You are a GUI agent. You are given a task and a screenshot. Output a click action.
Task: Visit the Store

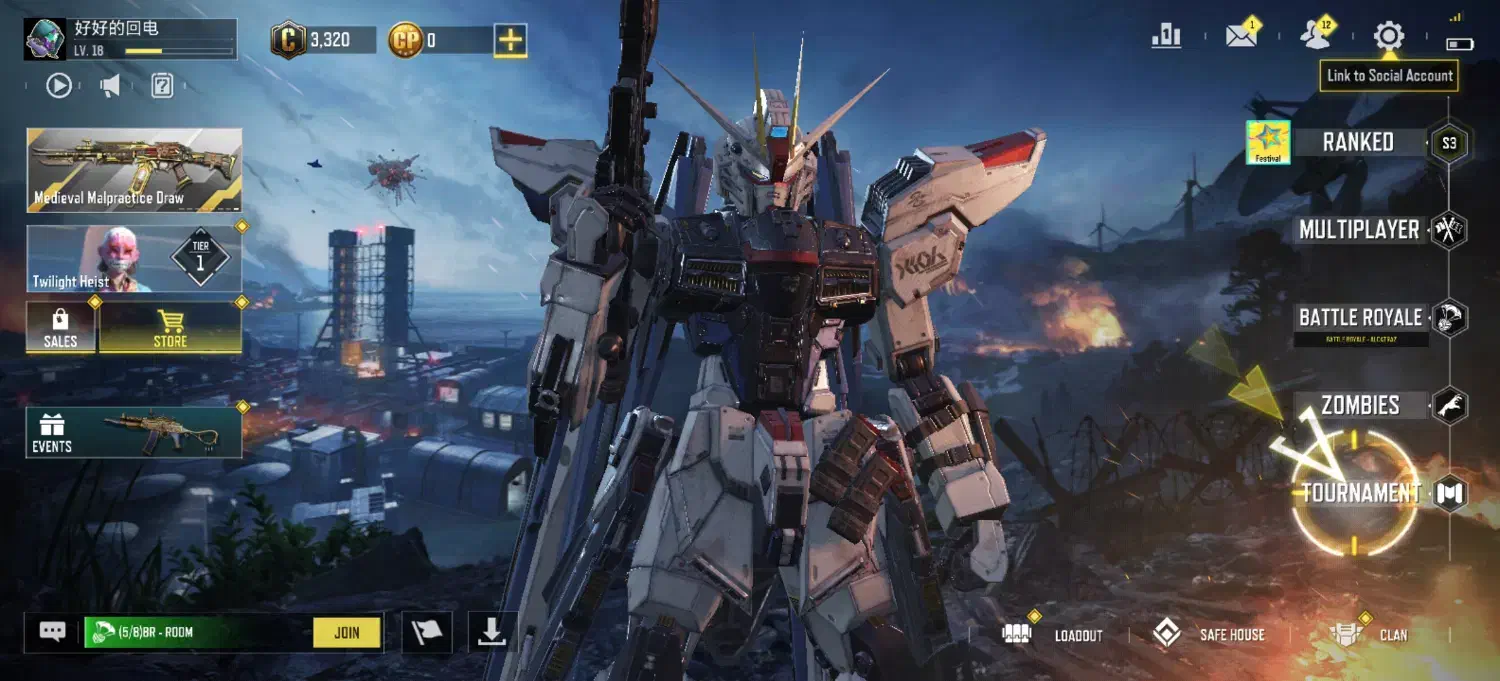170,328
